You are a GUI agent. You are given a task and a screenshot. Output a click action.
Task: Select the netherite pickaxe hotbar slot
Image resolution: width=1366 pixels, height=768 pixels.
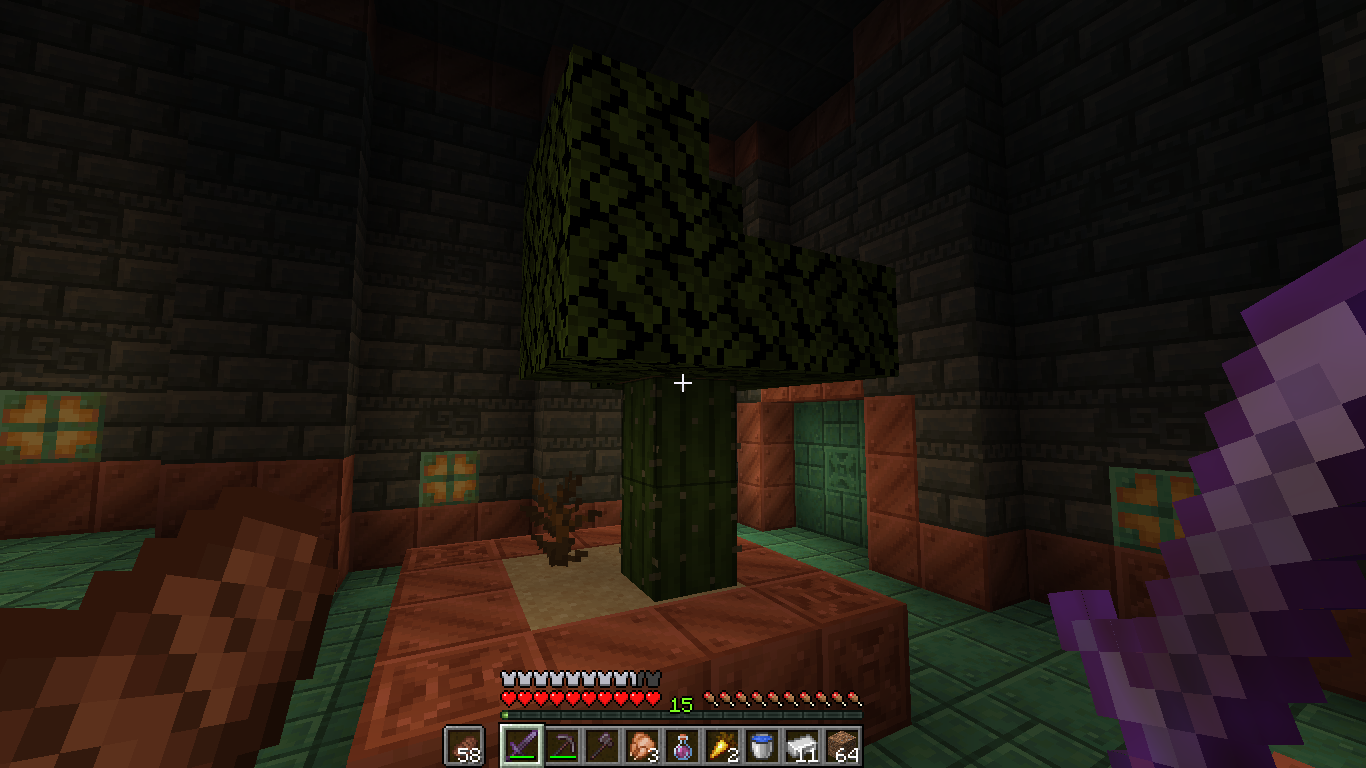click(x=561, y=746)
